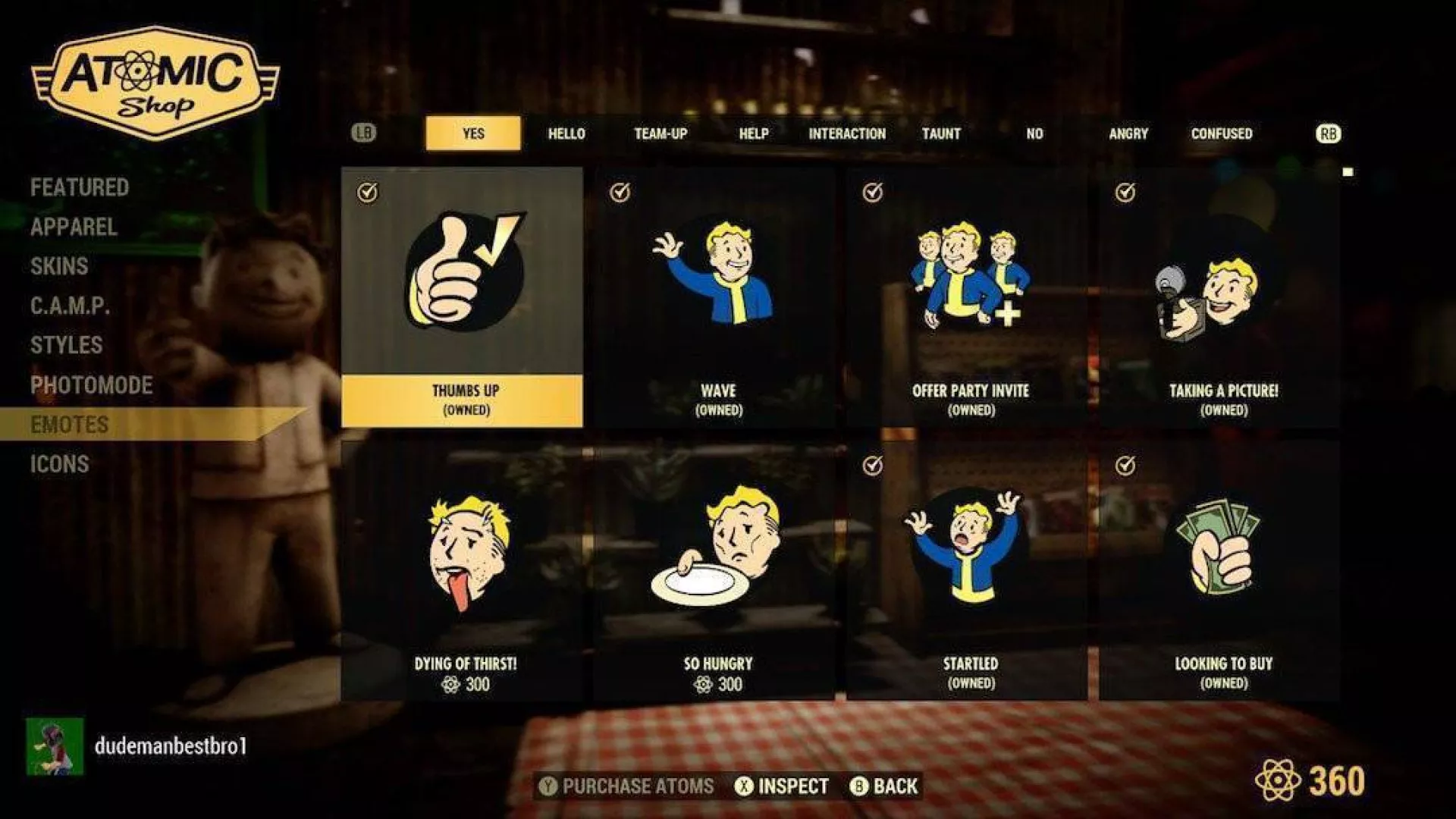The height and width of the screenshot is (819, 1456).
Task: Select EMOTES in the left sidebar
Action: tap(70, 424)
